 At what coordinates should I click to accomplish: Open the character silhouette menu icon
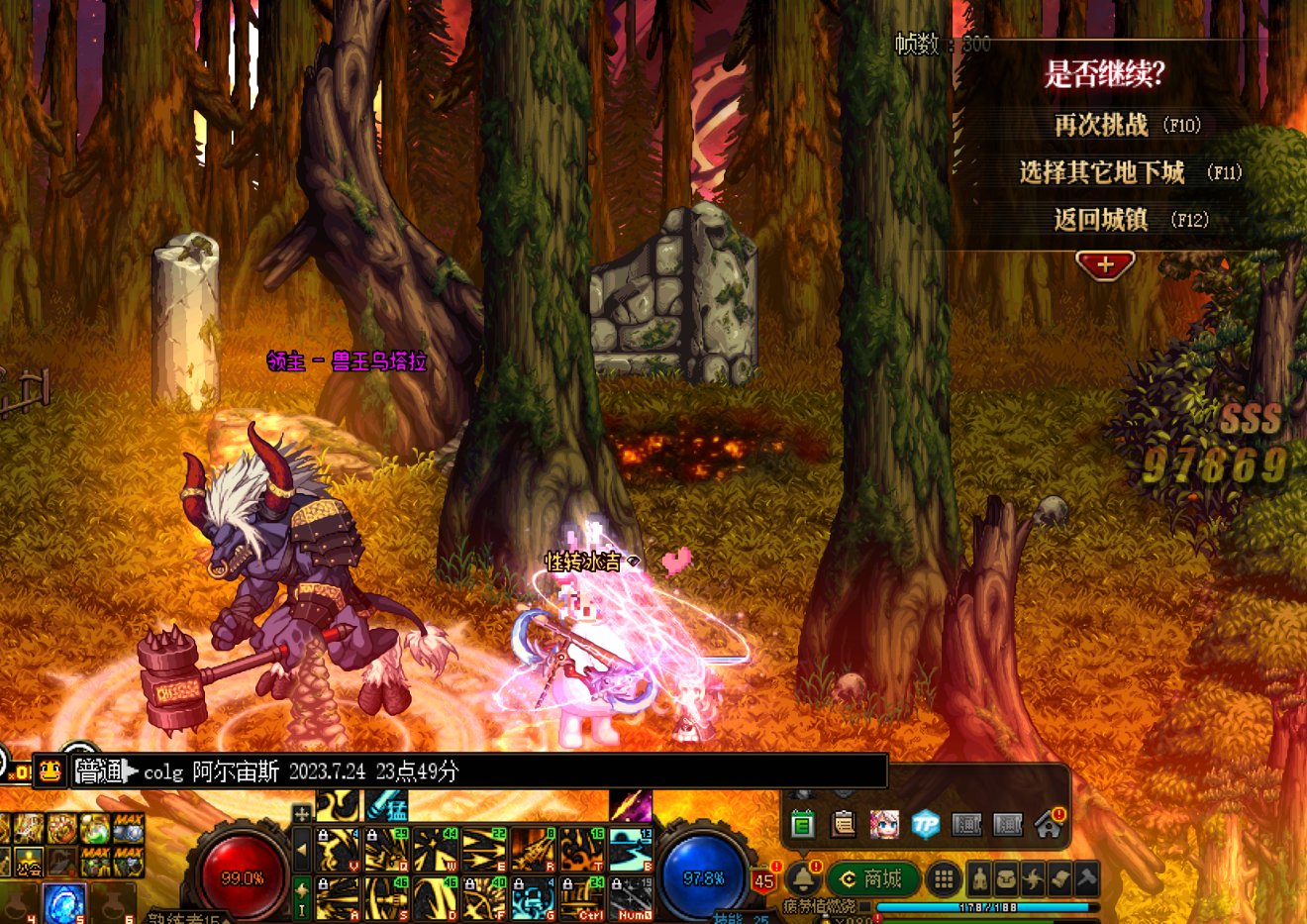[x=979, y=878]
